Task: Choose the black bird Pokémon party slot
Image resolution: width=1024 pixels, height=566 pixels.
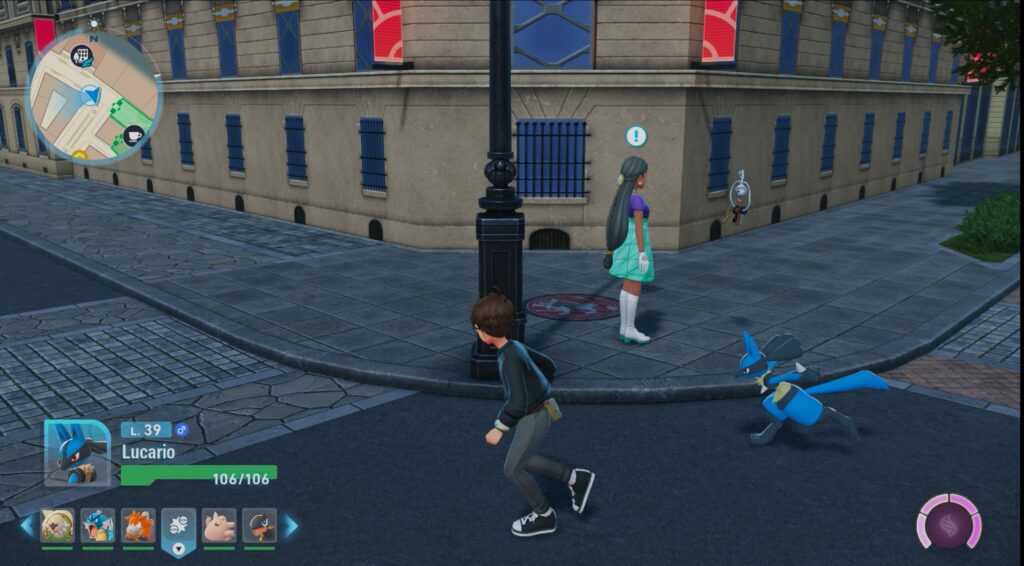Action: (259, 526)
